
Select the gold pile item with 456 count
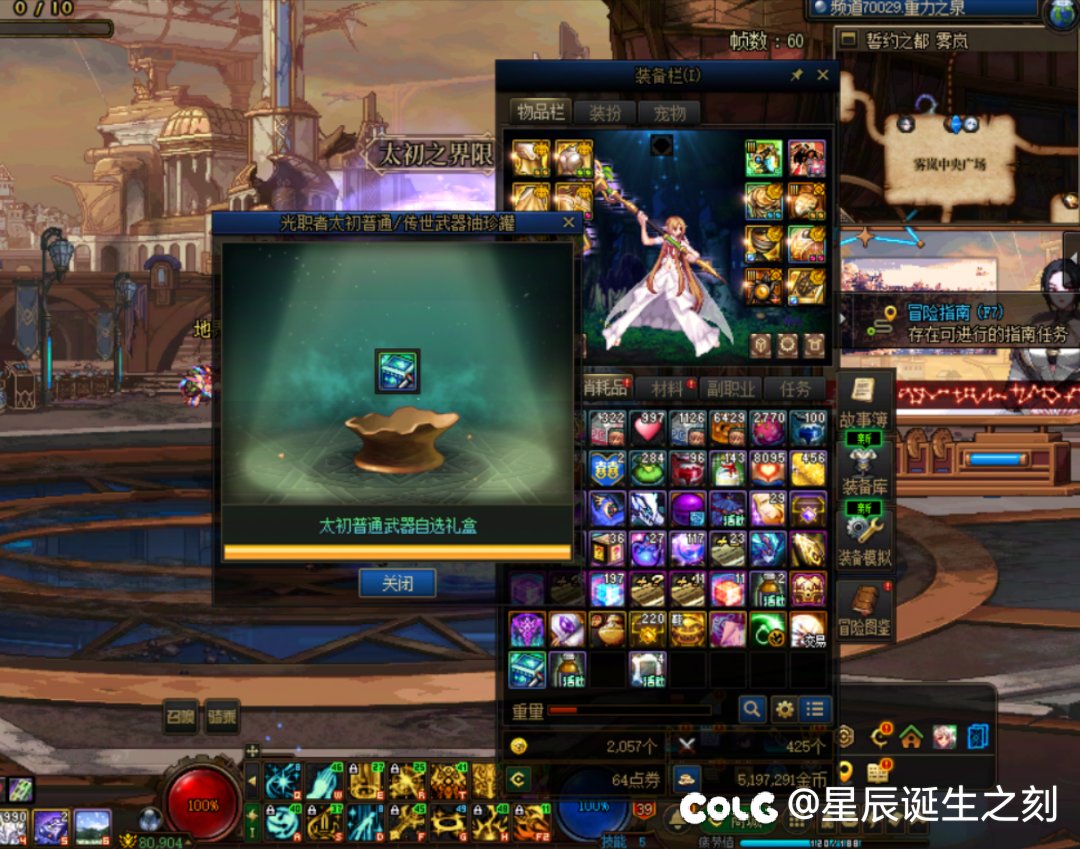click(x=808, y=468)
